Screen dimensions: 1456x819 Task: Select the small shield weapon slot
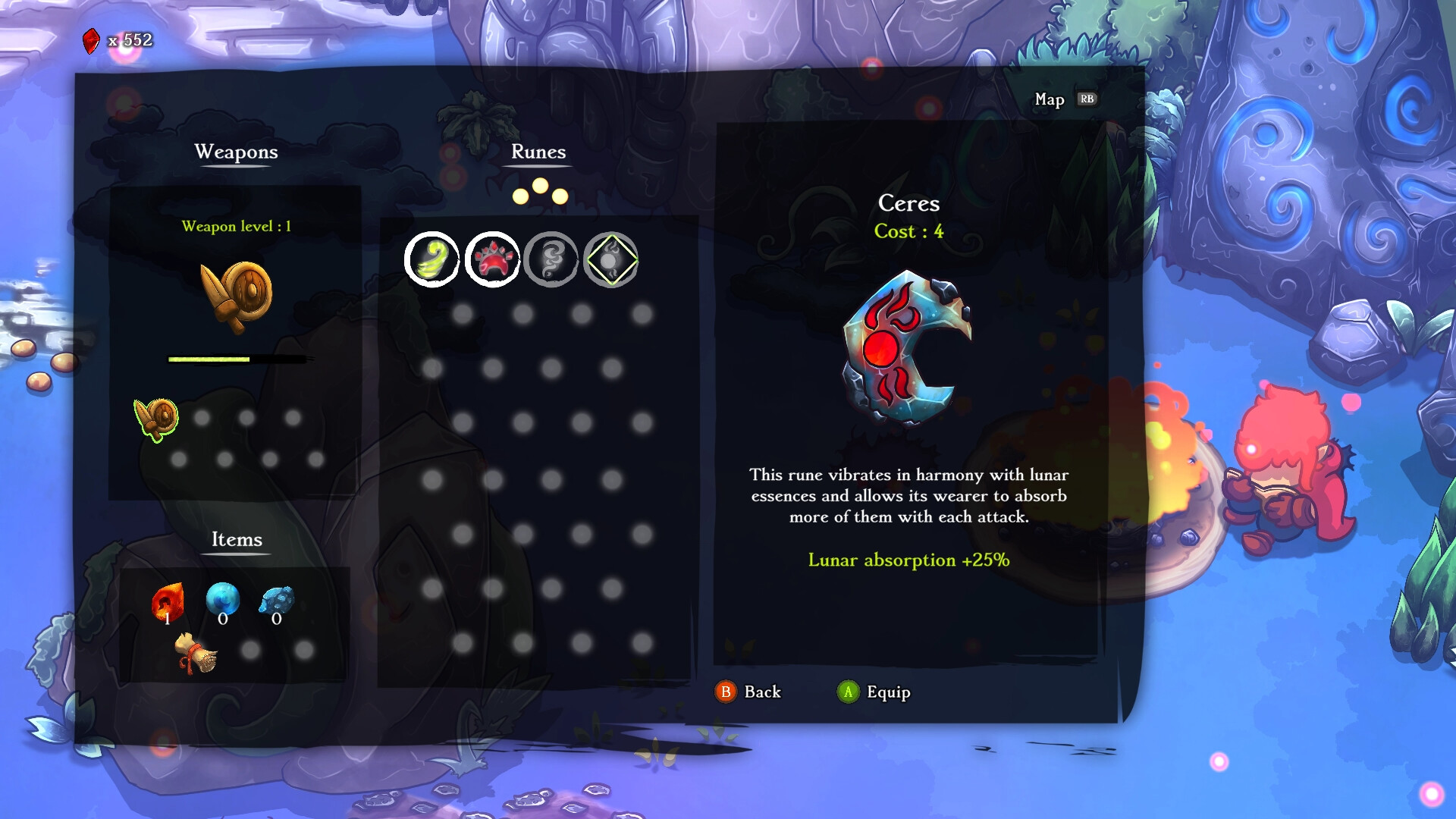[x=157, y=418]
